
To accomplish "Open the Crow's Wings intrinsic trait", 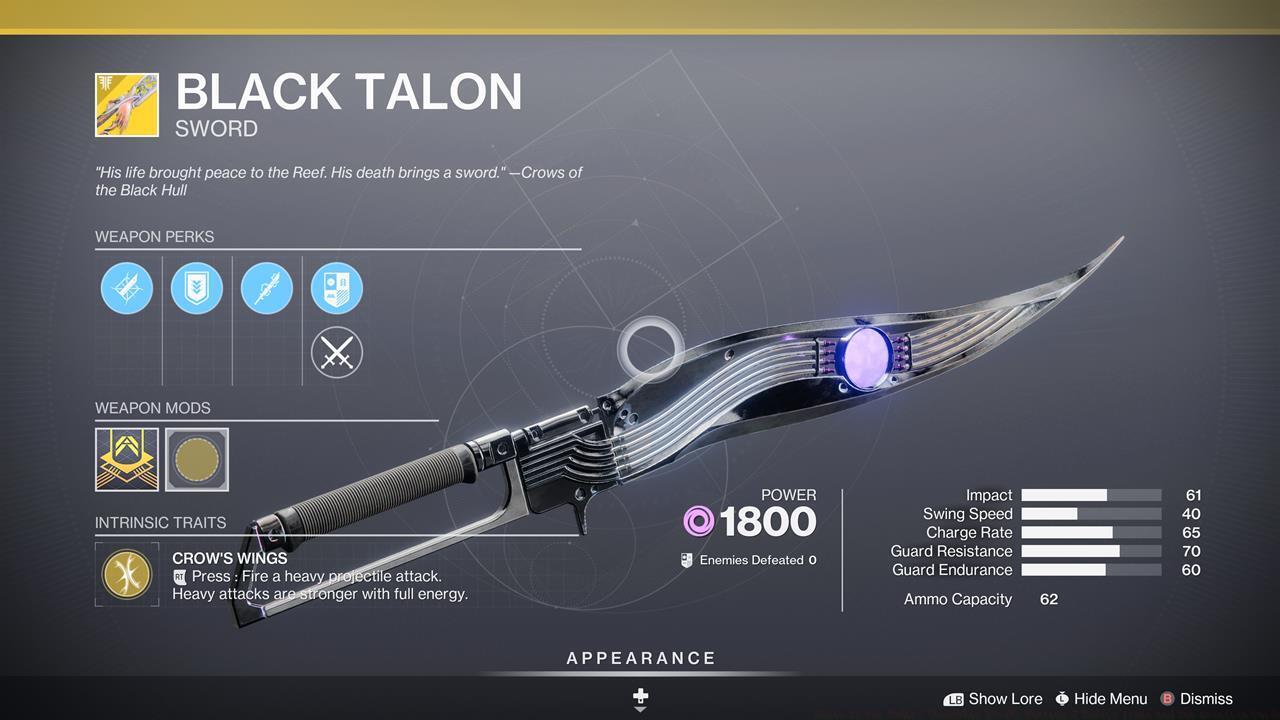I will click(x=127, y=575).
